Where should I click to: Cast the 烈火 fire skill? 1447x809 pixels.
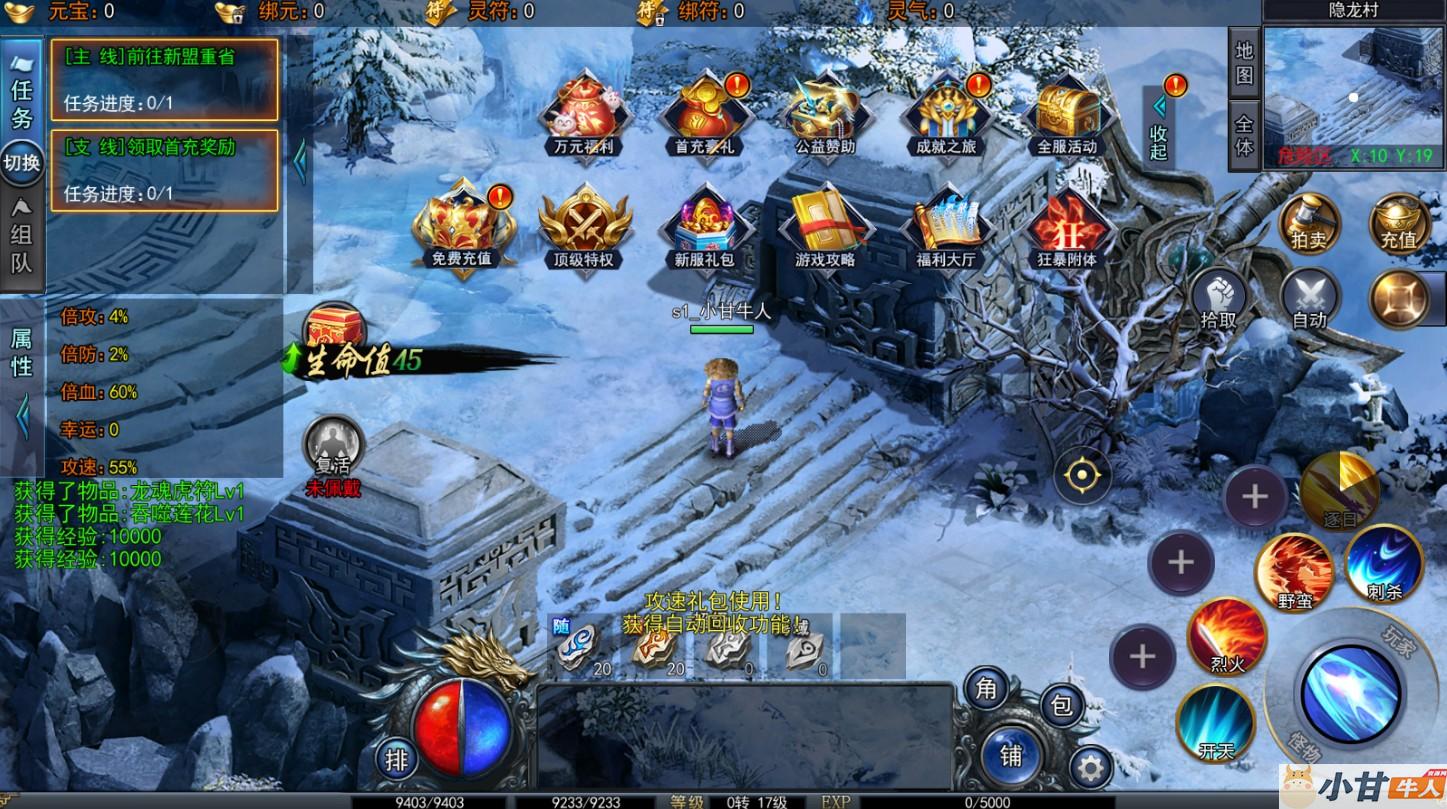pyautogui.click(x=1227, y=637)
